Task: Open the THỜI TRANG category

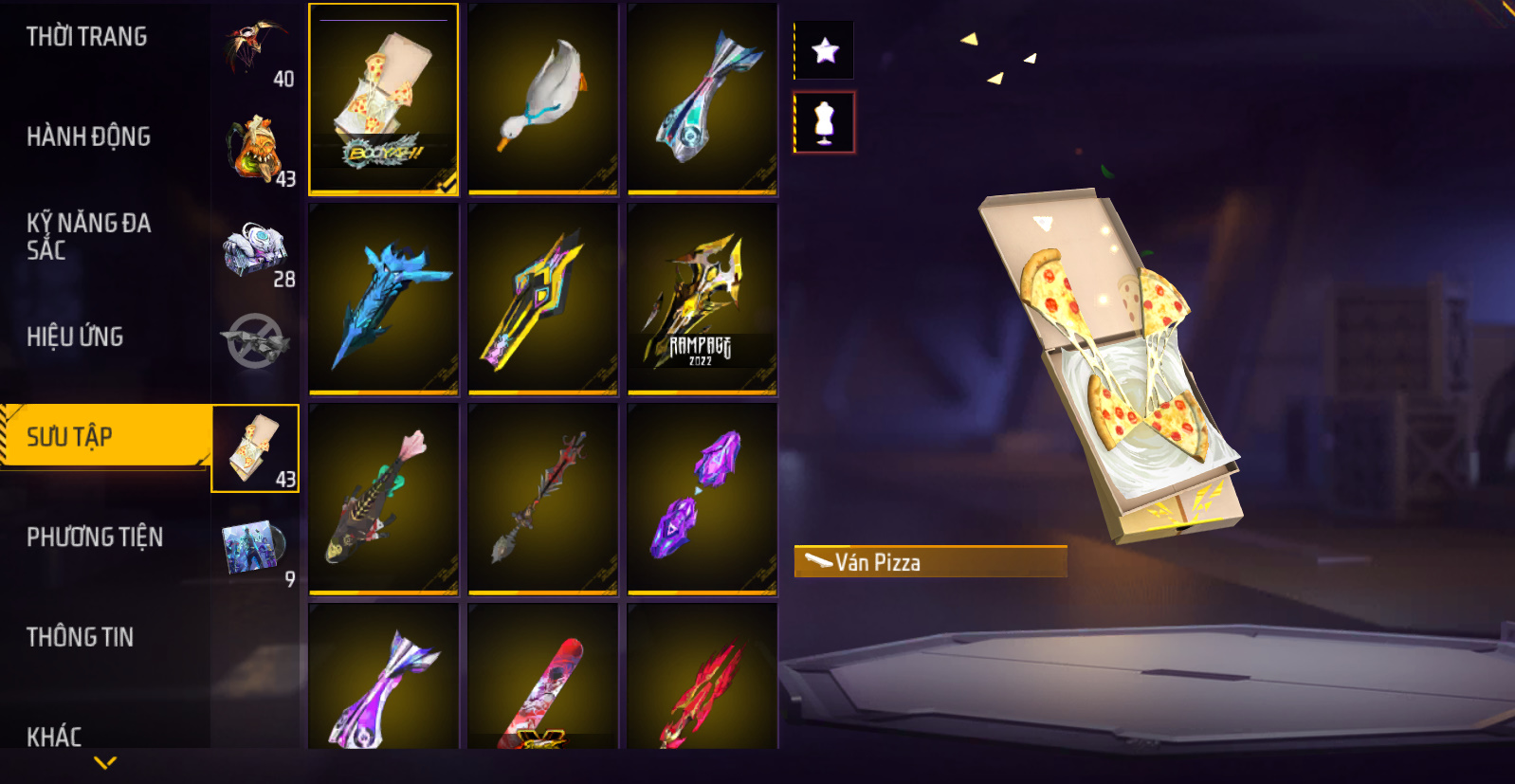Action: click(87, 37)
